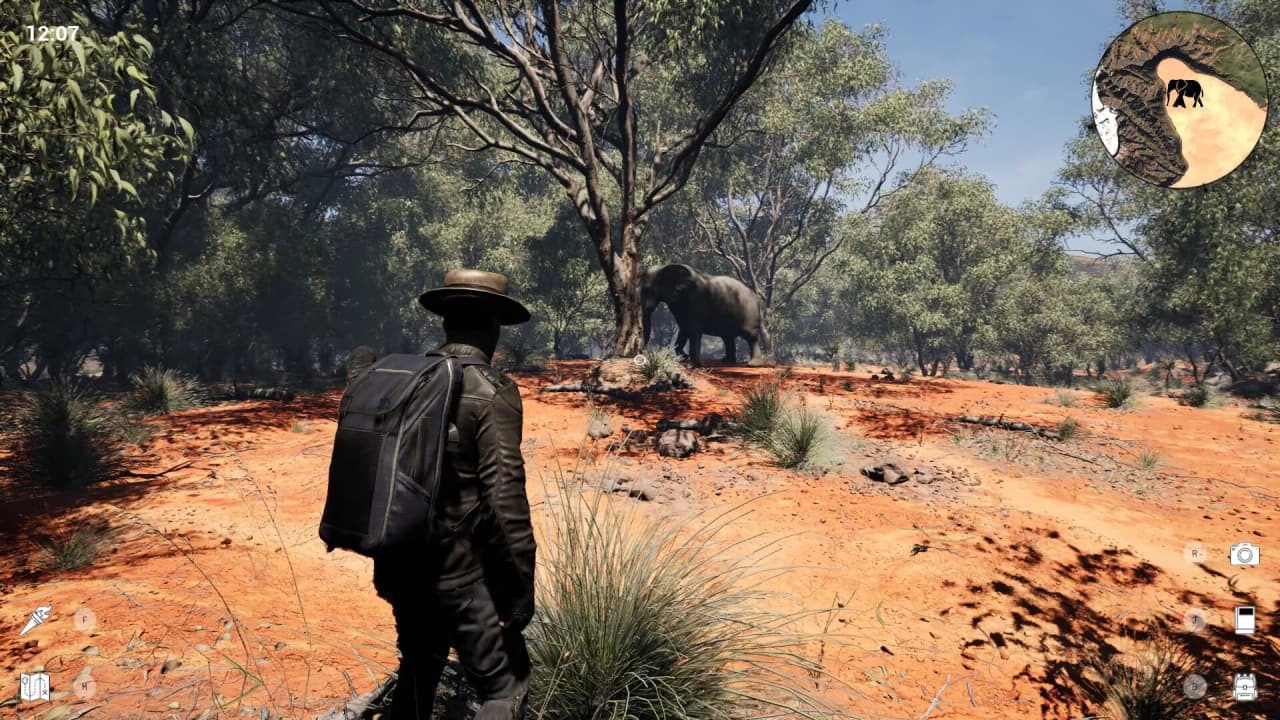Click the camera icon above the polaroid icon
Image resolution: width=1280 pixels, height=720 pixels.
coord(1243,552)
